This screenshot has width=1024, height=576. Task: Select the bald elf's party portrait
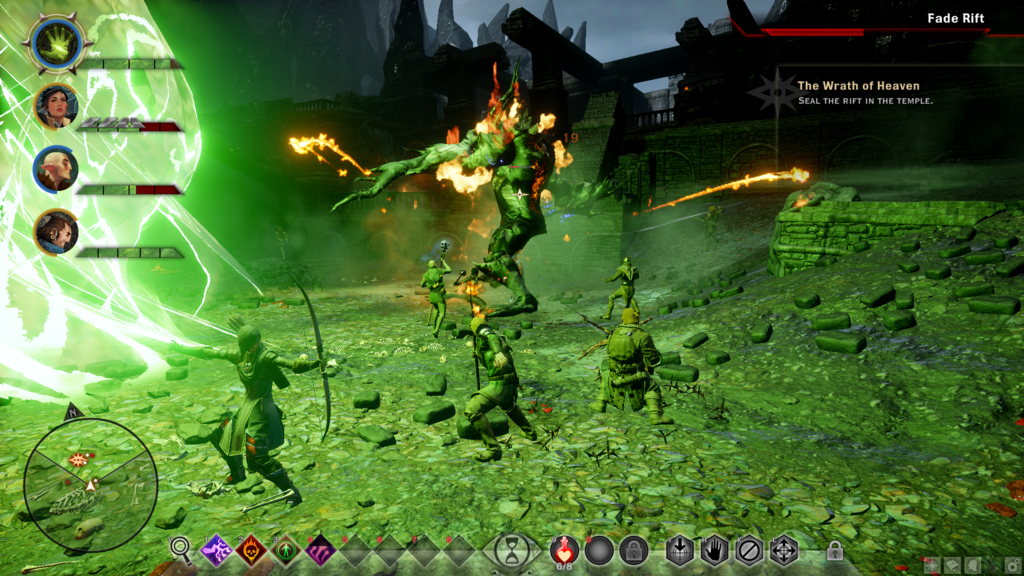click(57, 169)
